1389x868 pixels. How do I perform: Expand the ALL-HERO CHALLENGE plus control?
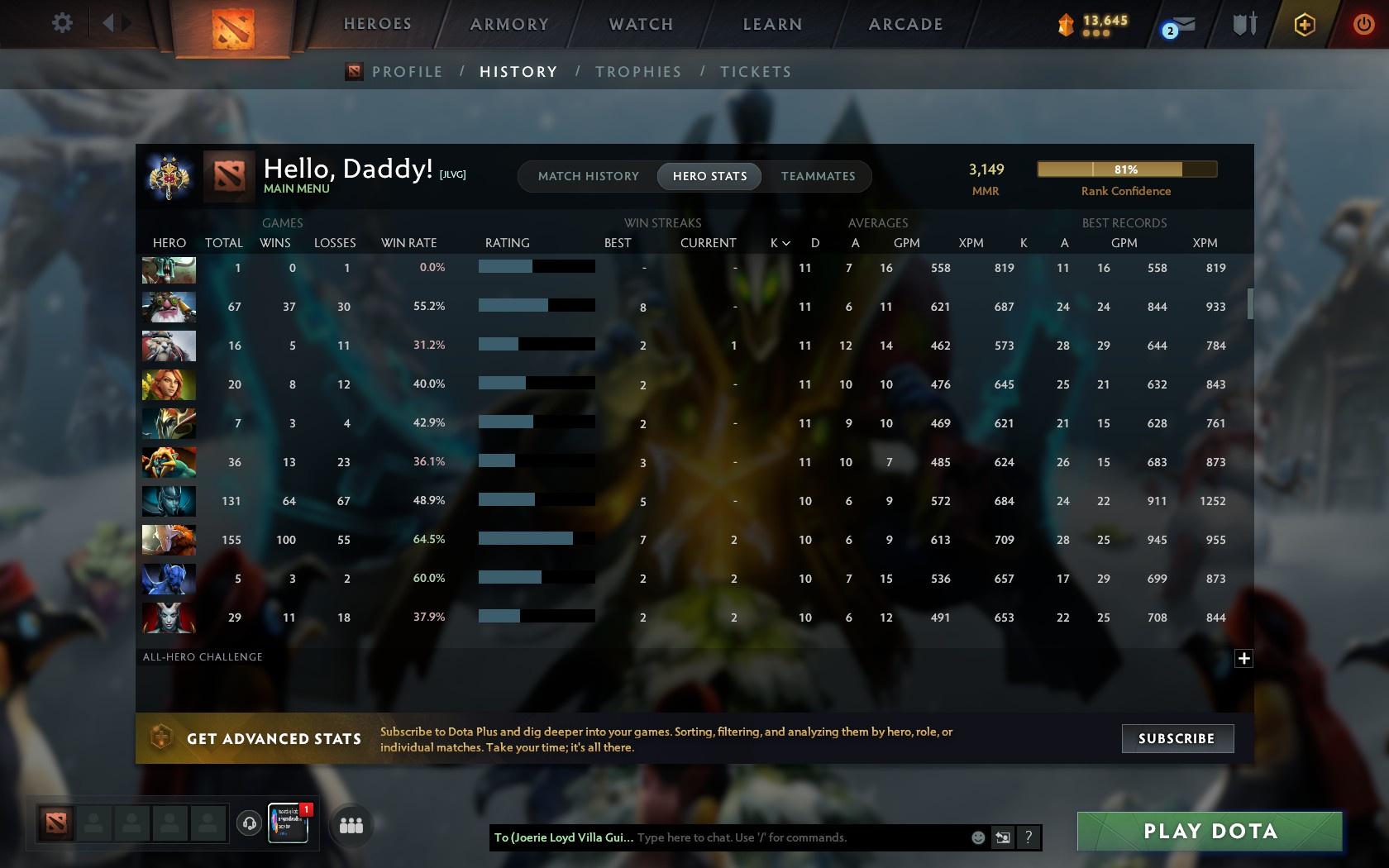(x=1243, y=658)
